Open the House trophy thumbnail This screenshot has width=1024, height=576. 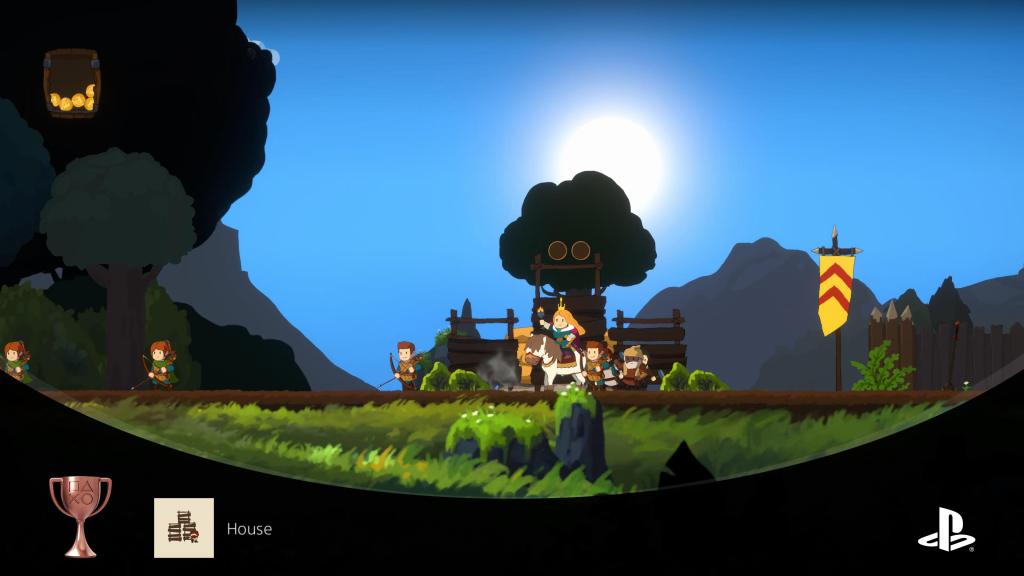tap(184, 528)
